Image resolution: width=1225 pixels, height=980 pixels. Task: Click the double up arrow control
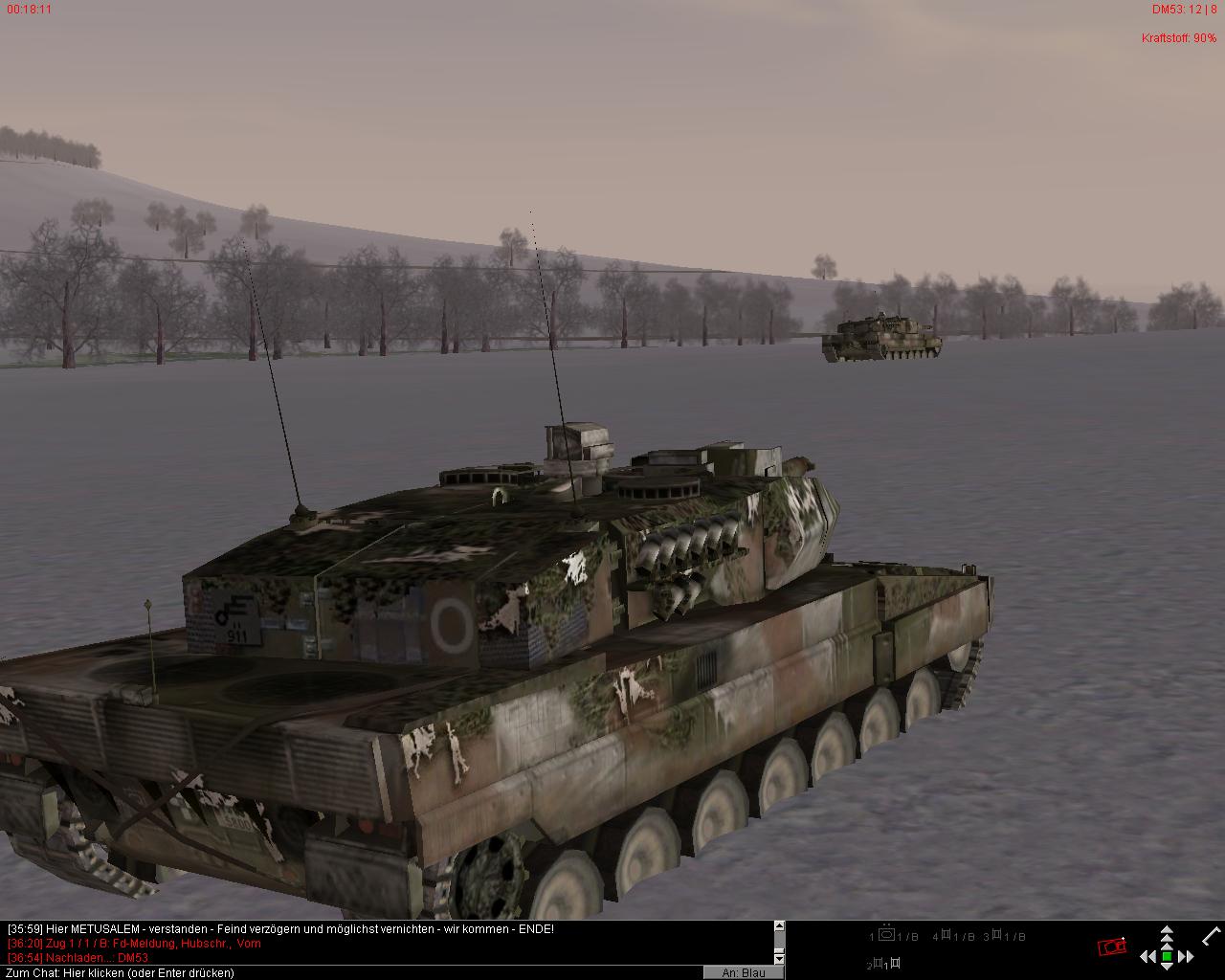pos(1167,932)
